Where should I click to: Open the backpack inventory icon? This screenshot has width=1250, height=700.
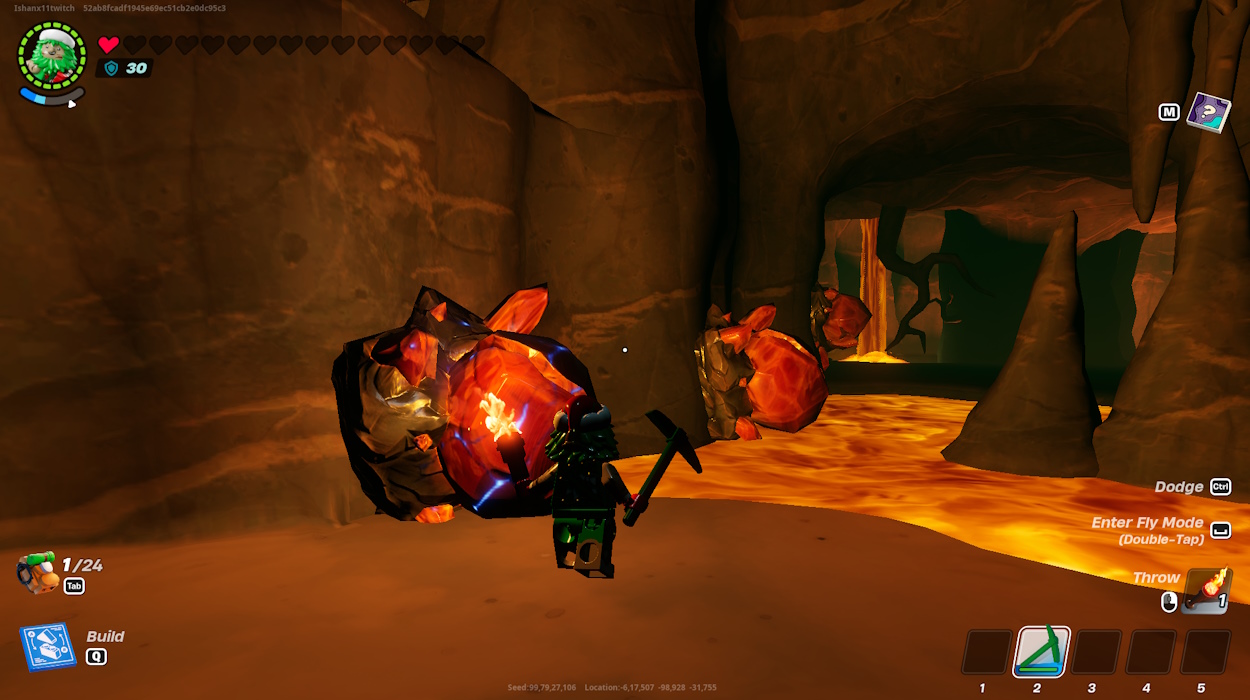click(37, 573)
